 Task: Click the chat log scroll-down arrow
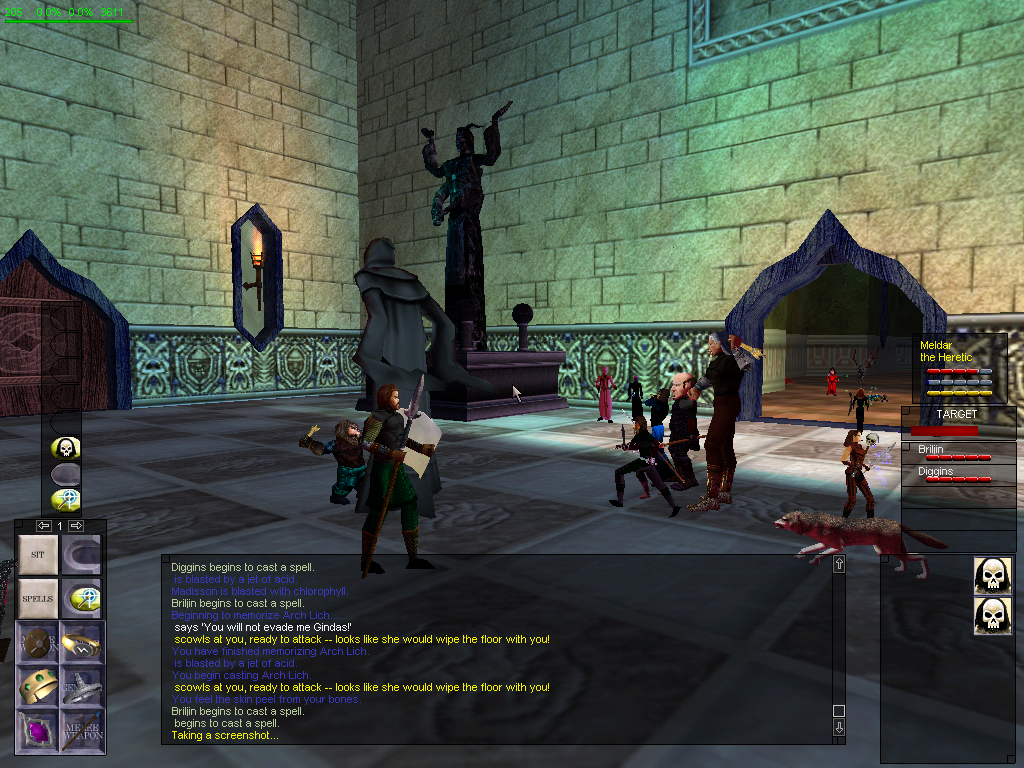(838, 728)
